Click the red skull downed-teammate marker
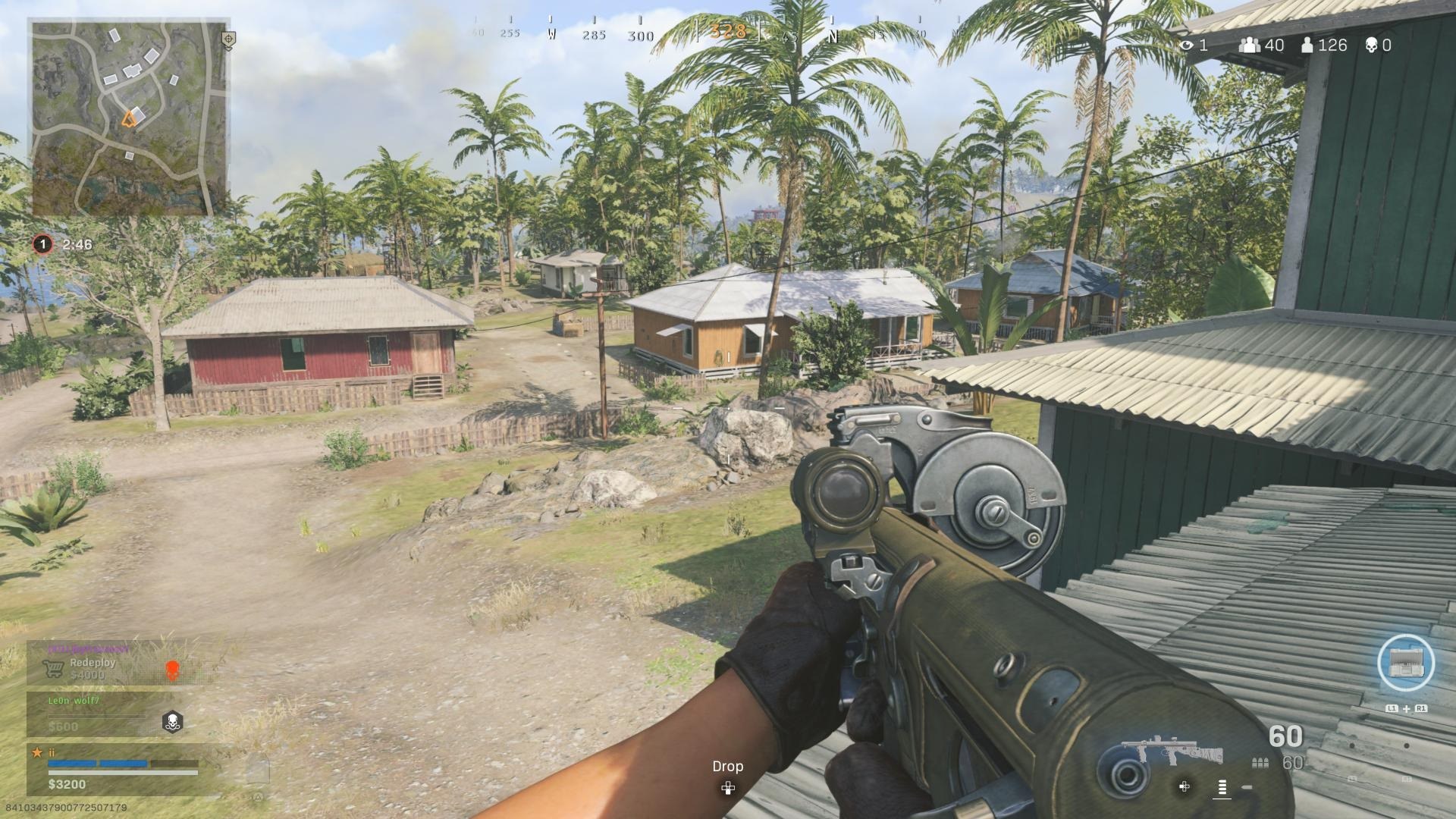This screenshot has height=819, width=1456. [172, 670]
